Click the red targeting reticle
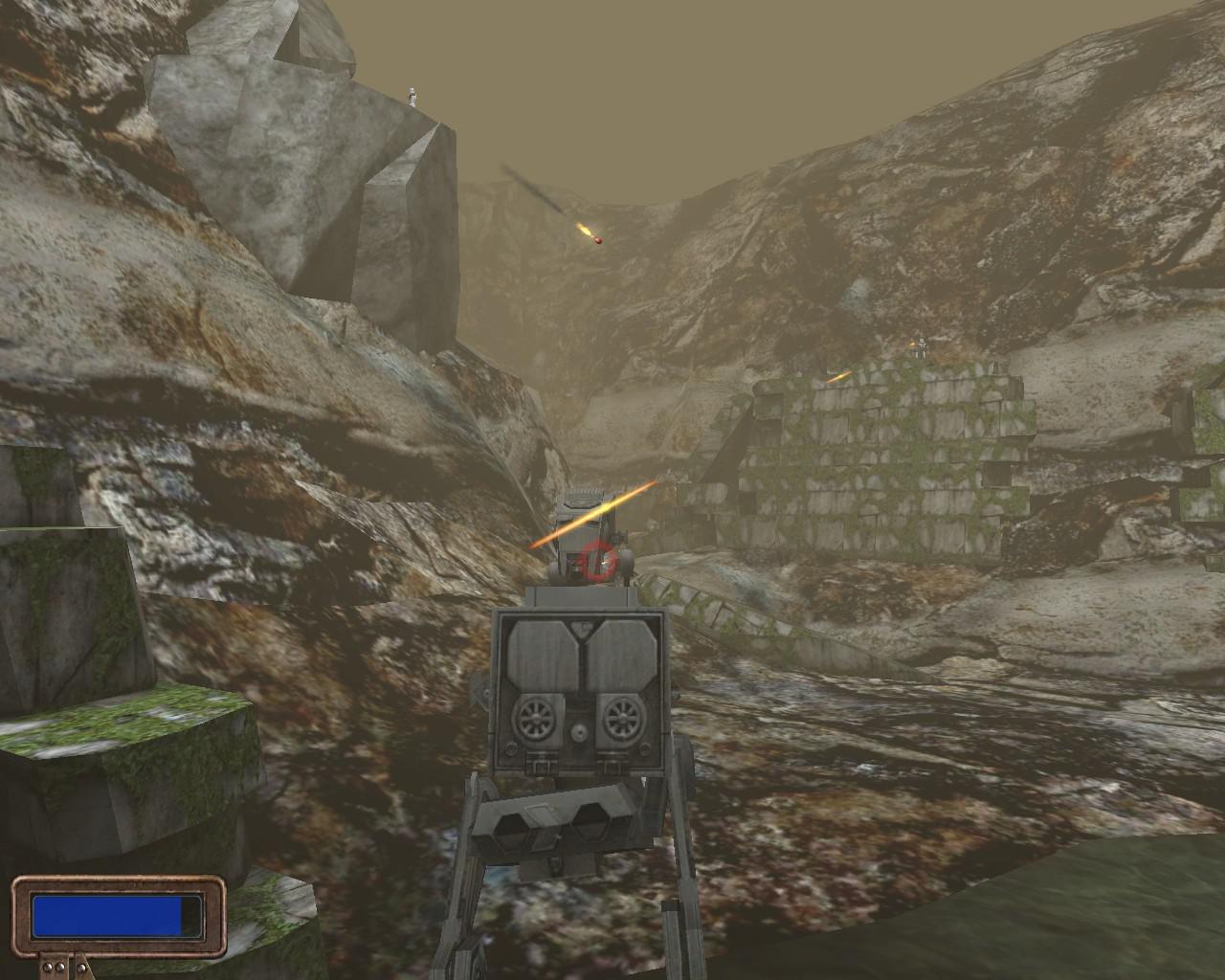 [599, 560]
